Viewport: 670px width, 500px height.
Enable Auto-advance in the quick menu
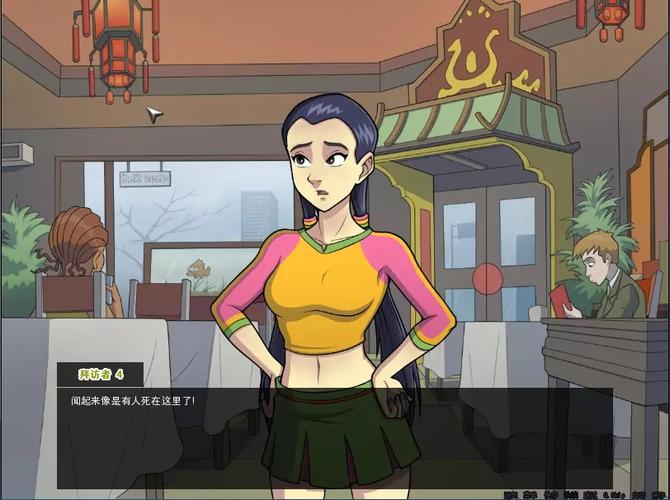(568, 494)
